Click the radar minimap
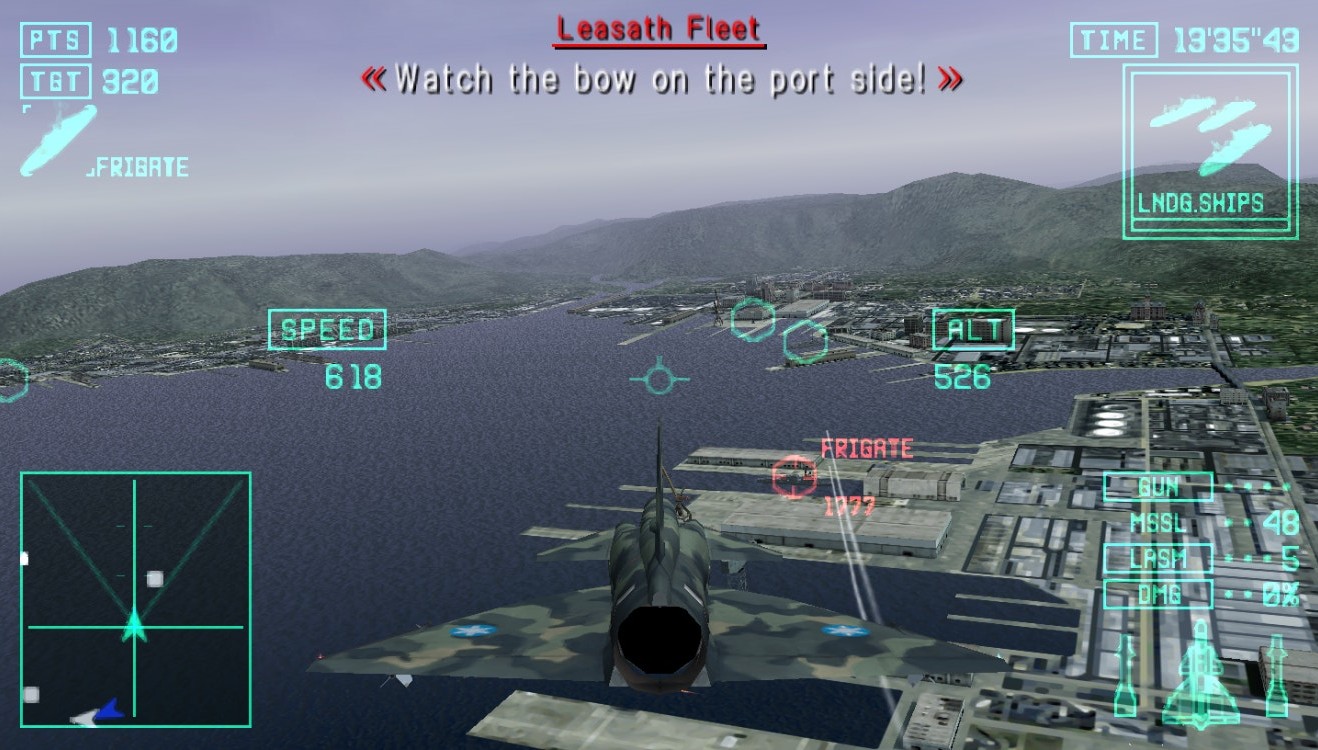Image resolution: width=1318 pixels, height=750 pixels. pos(135,599)
